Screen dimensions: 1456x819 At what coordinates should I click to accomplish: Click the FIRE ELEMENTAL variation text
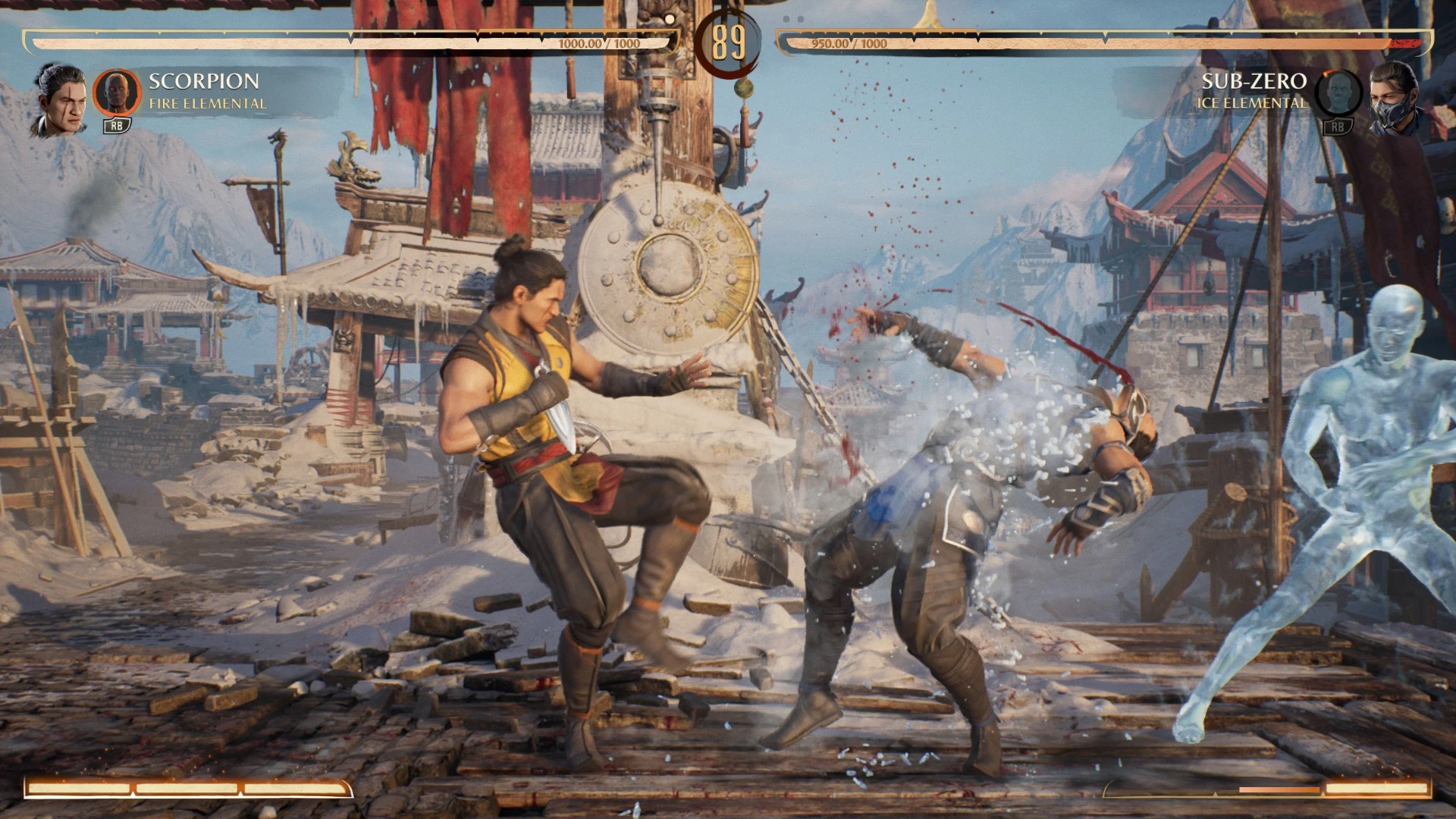[x=207, y=103]
